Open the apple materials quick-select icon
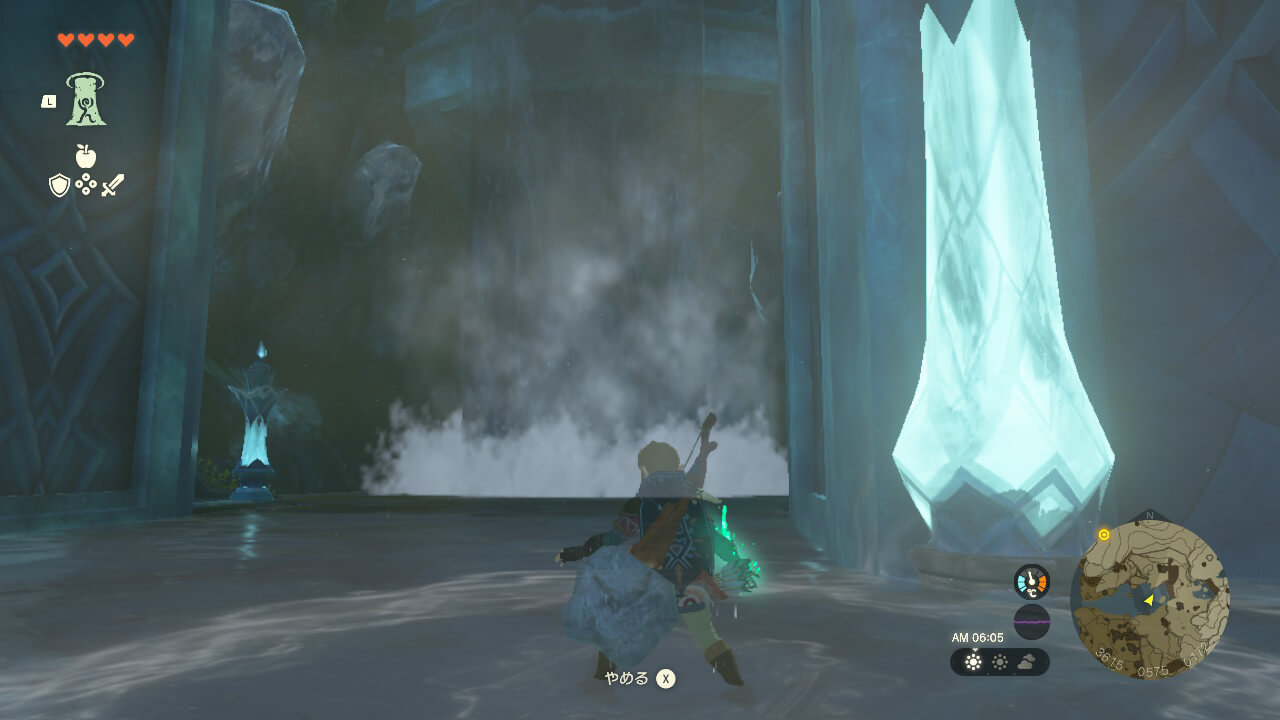The width and height of the screenshot is (1280, 720). coord(86,156)
